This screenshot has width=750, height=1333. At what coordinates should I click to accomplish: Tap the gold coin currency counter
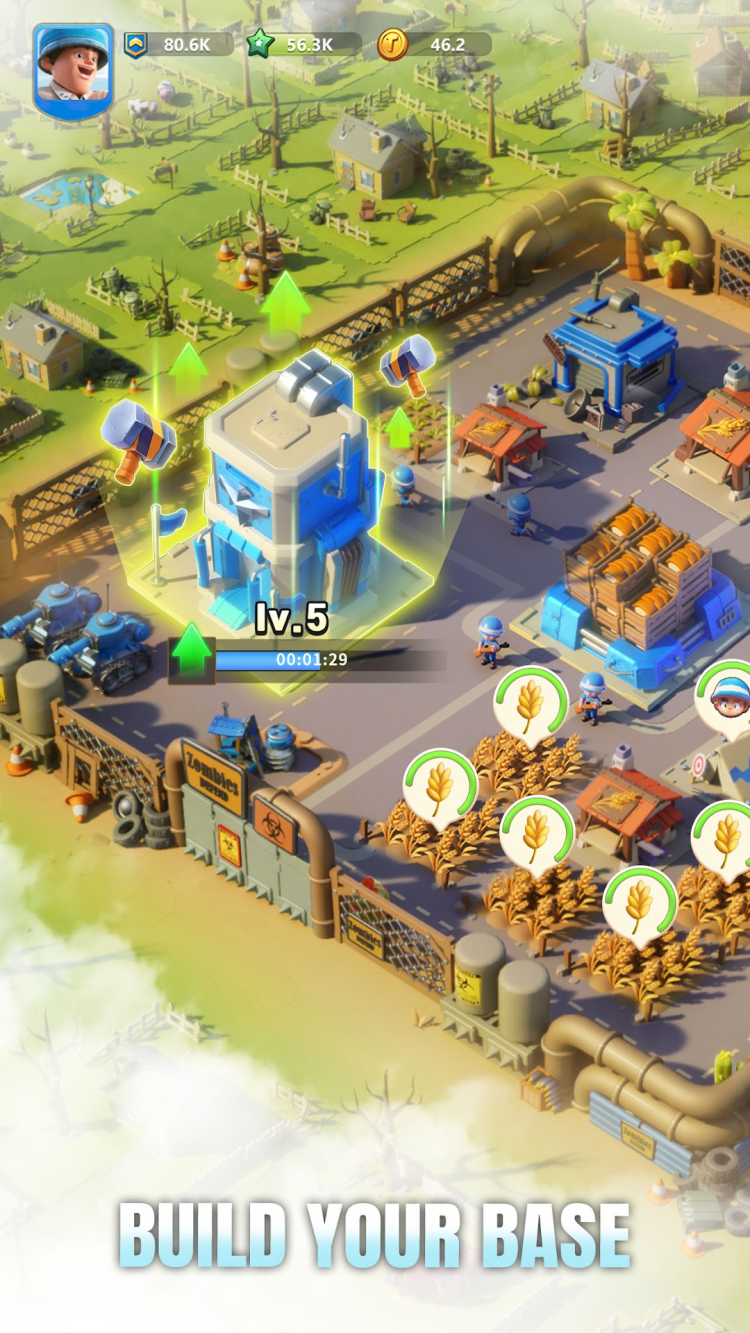(434, 44)
